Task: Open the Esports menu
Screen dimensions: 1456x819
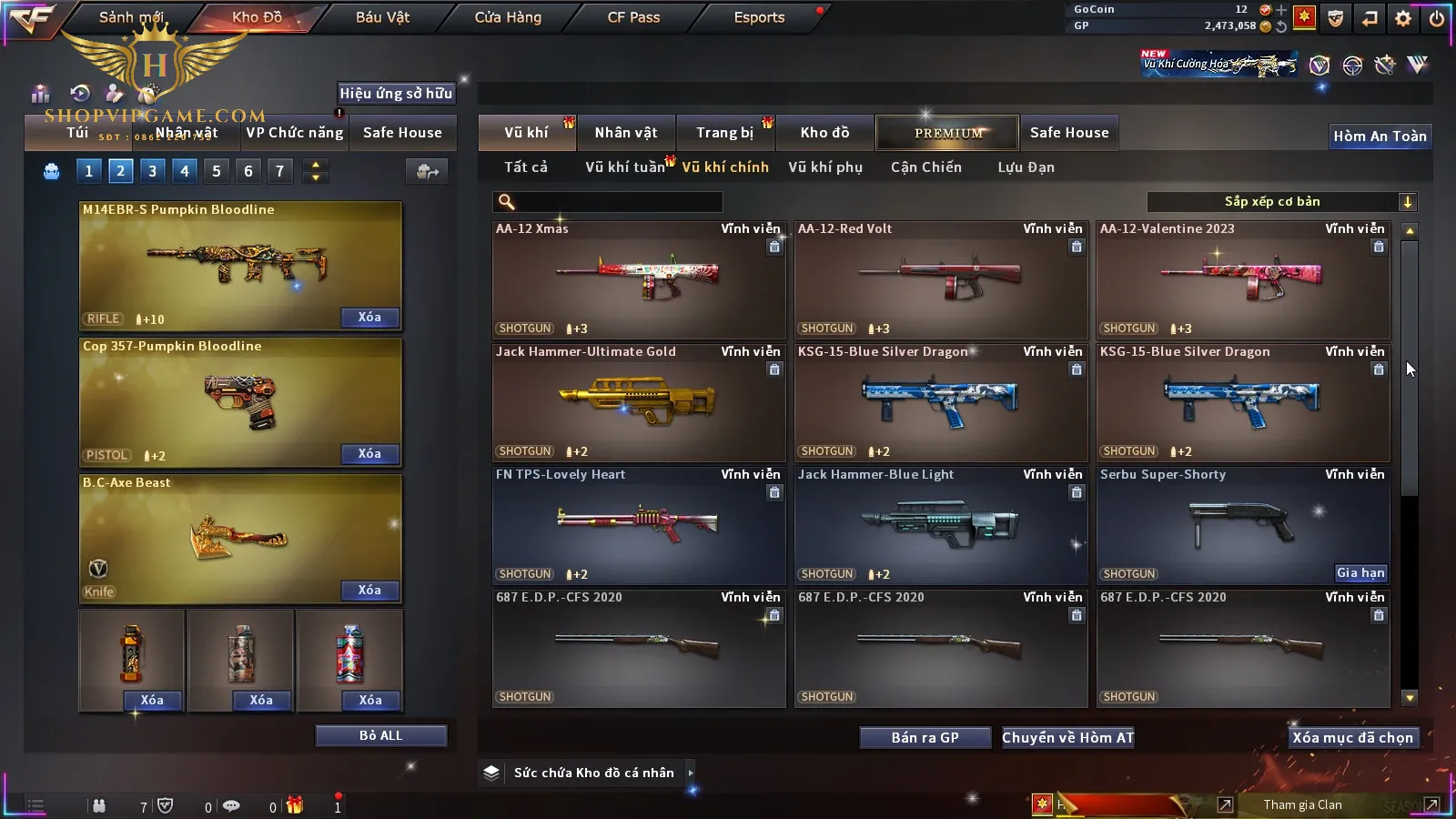Action: click(x=759, y=17)
